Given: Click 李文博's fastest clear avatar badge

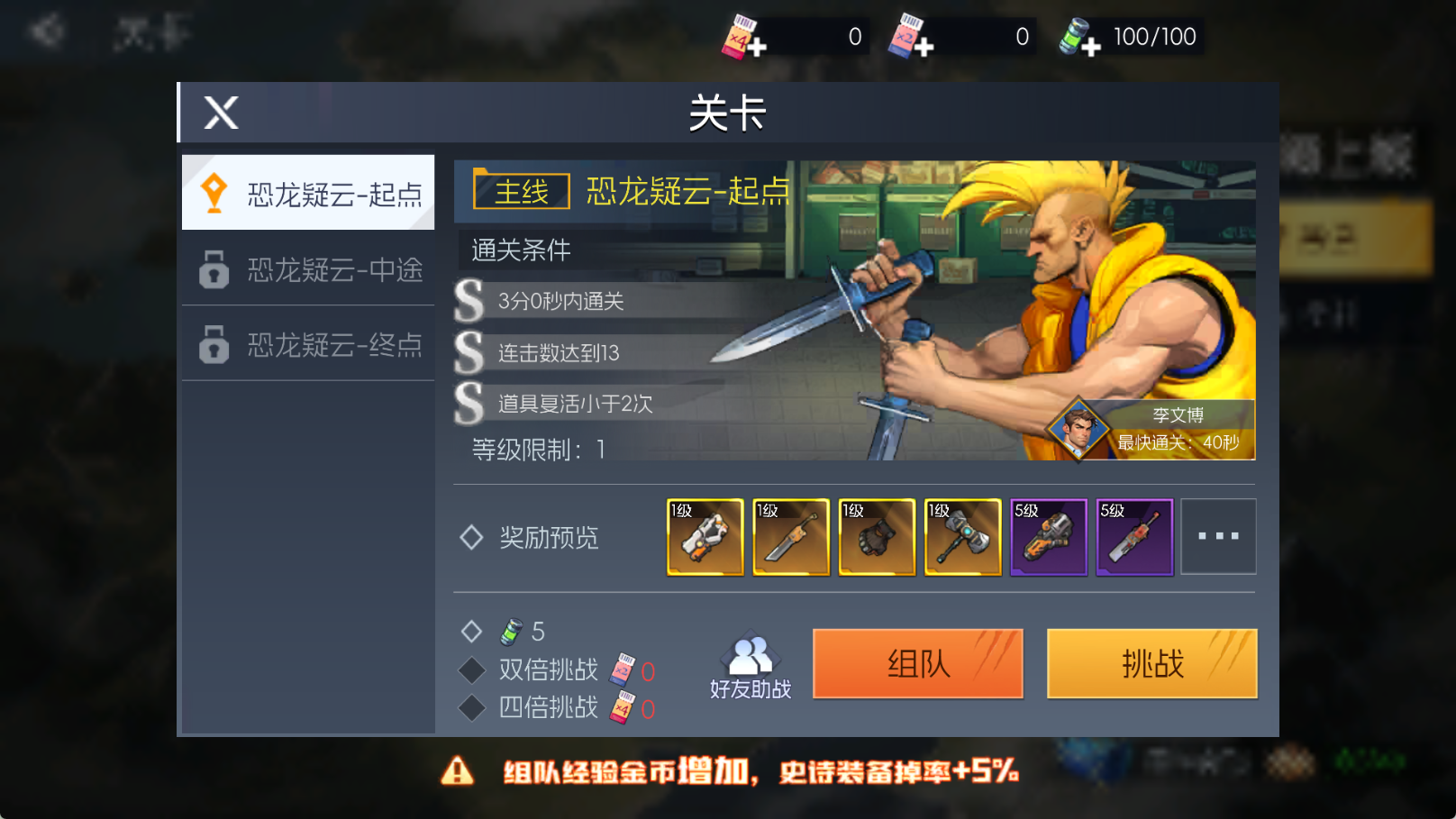Looking at the screenshot, I should (x=1078, y=430).
